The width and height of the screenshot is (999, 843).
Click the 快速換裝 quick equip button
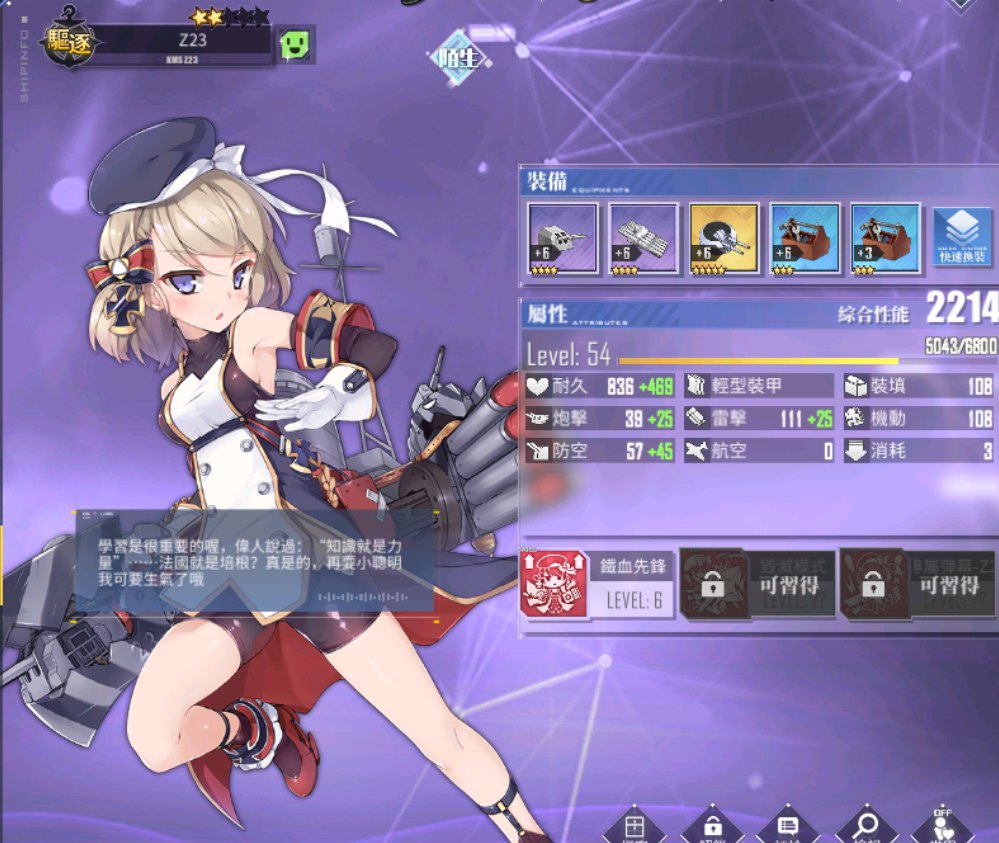pyautogui.click(x=962, y=238)
